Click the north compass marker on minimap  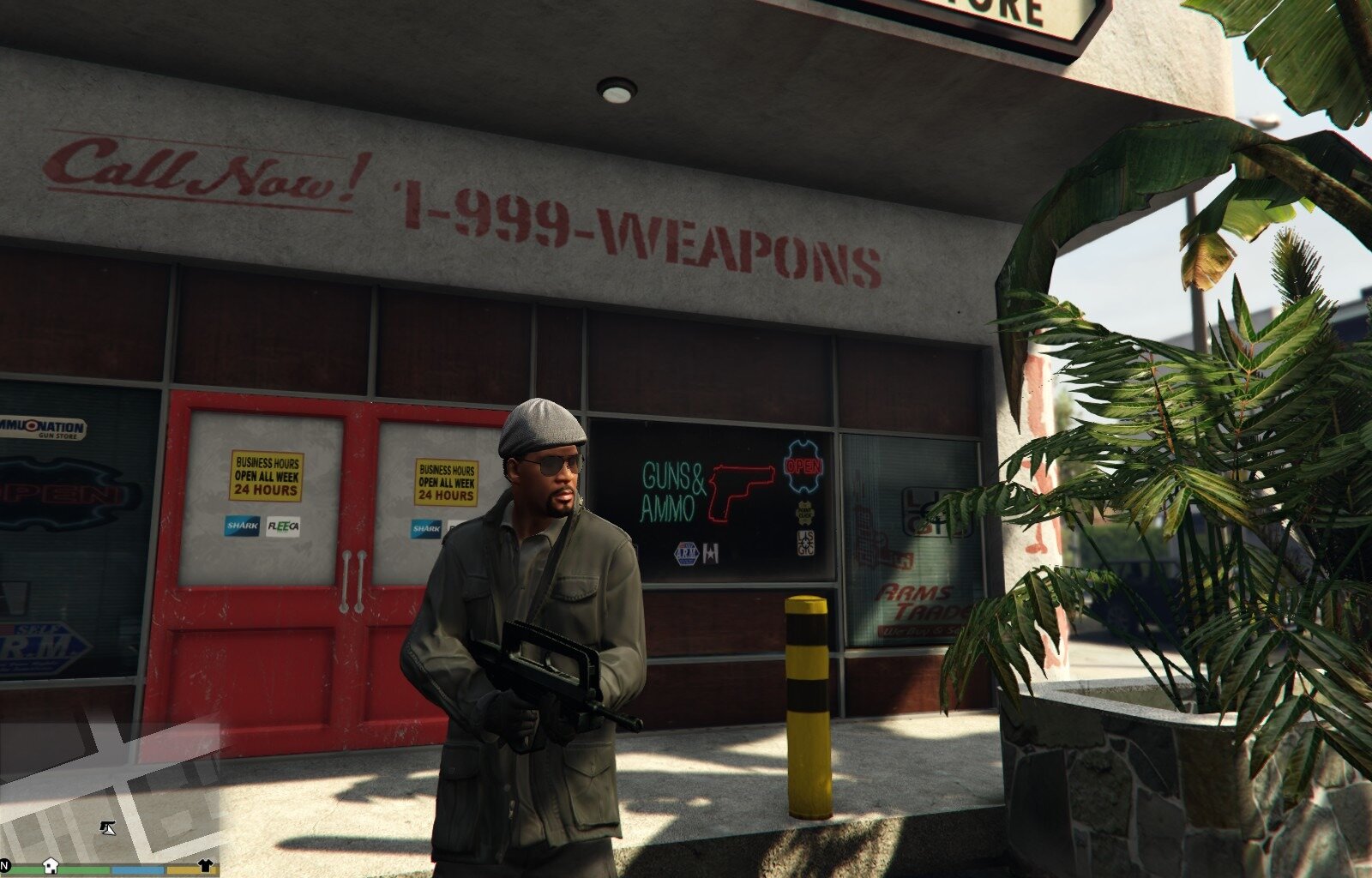5,864
